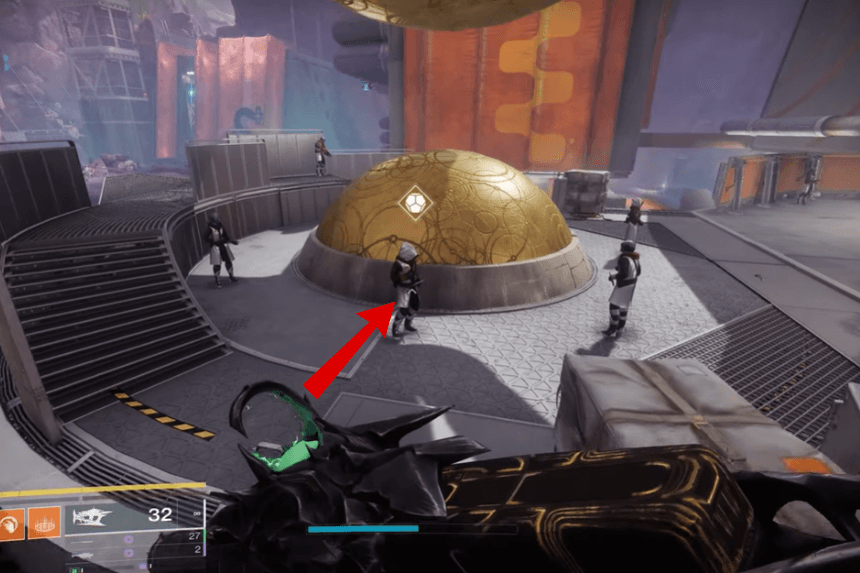Activate the orange swirl ability icon
Screen dimensions: 860x573
pos(11,523)
